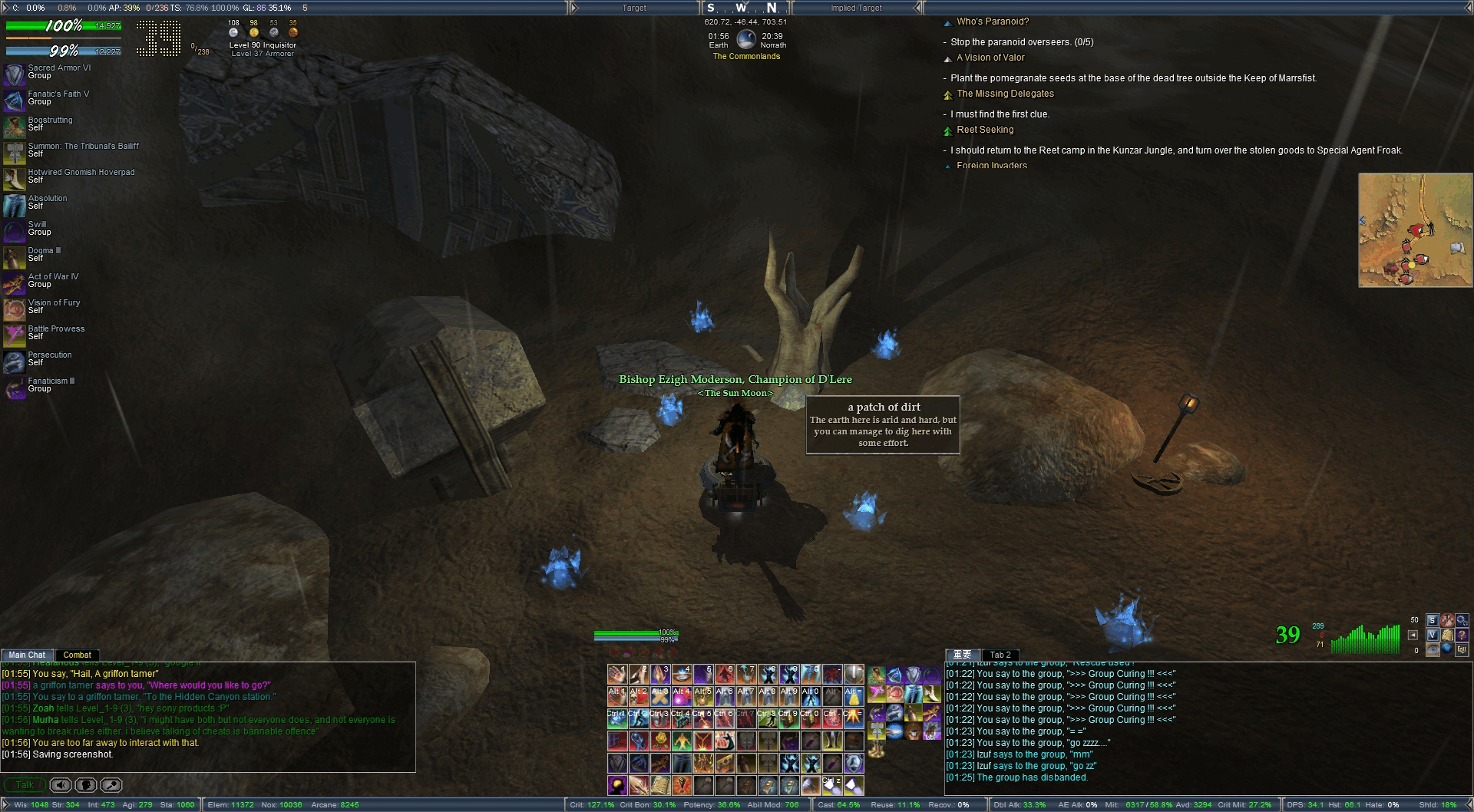The image size is (1474, 812).
Task: Use the Ctrl z hotbar ability
Action: tap(832, 785)
